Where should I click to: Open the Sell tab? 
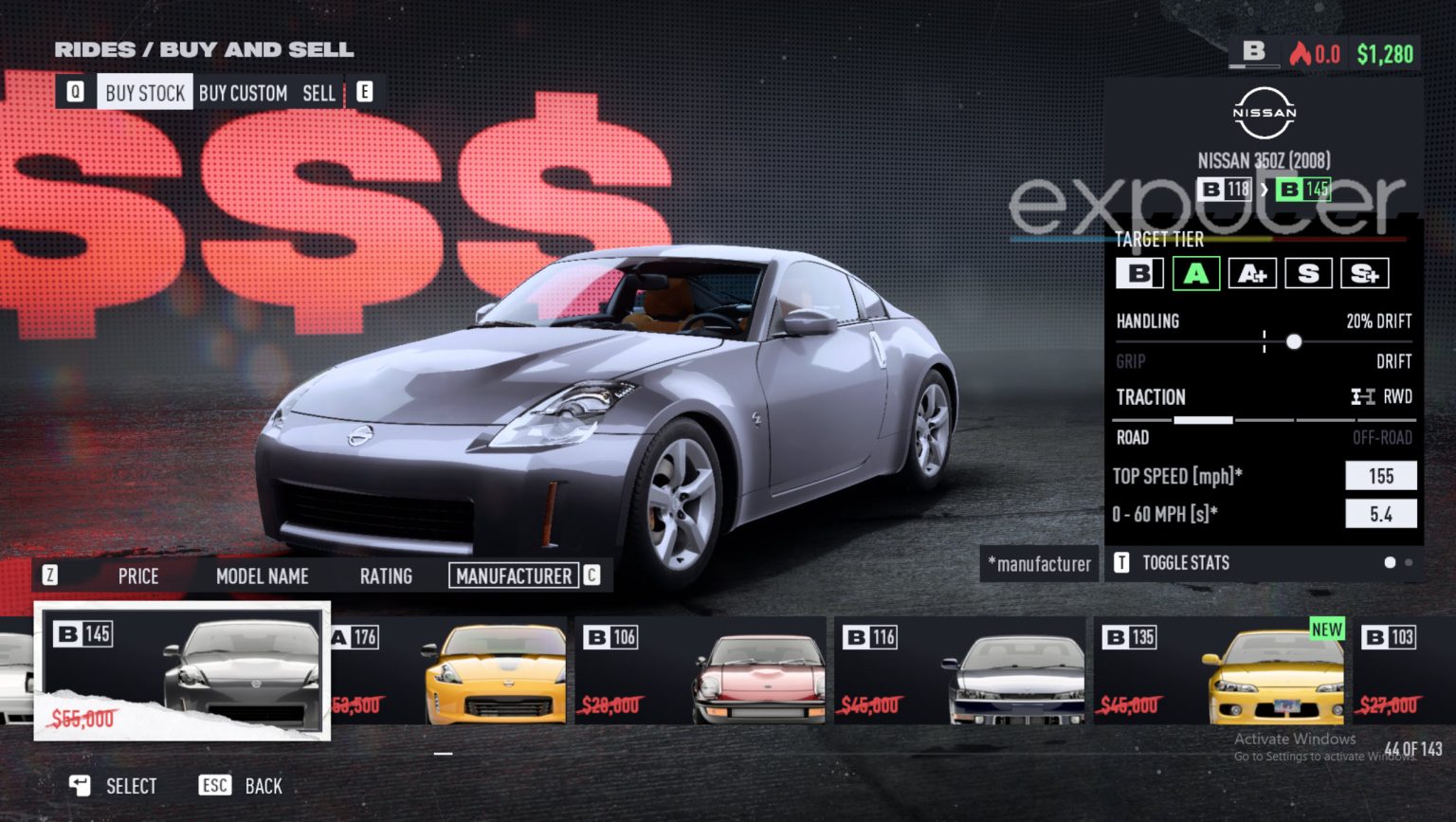318,92
